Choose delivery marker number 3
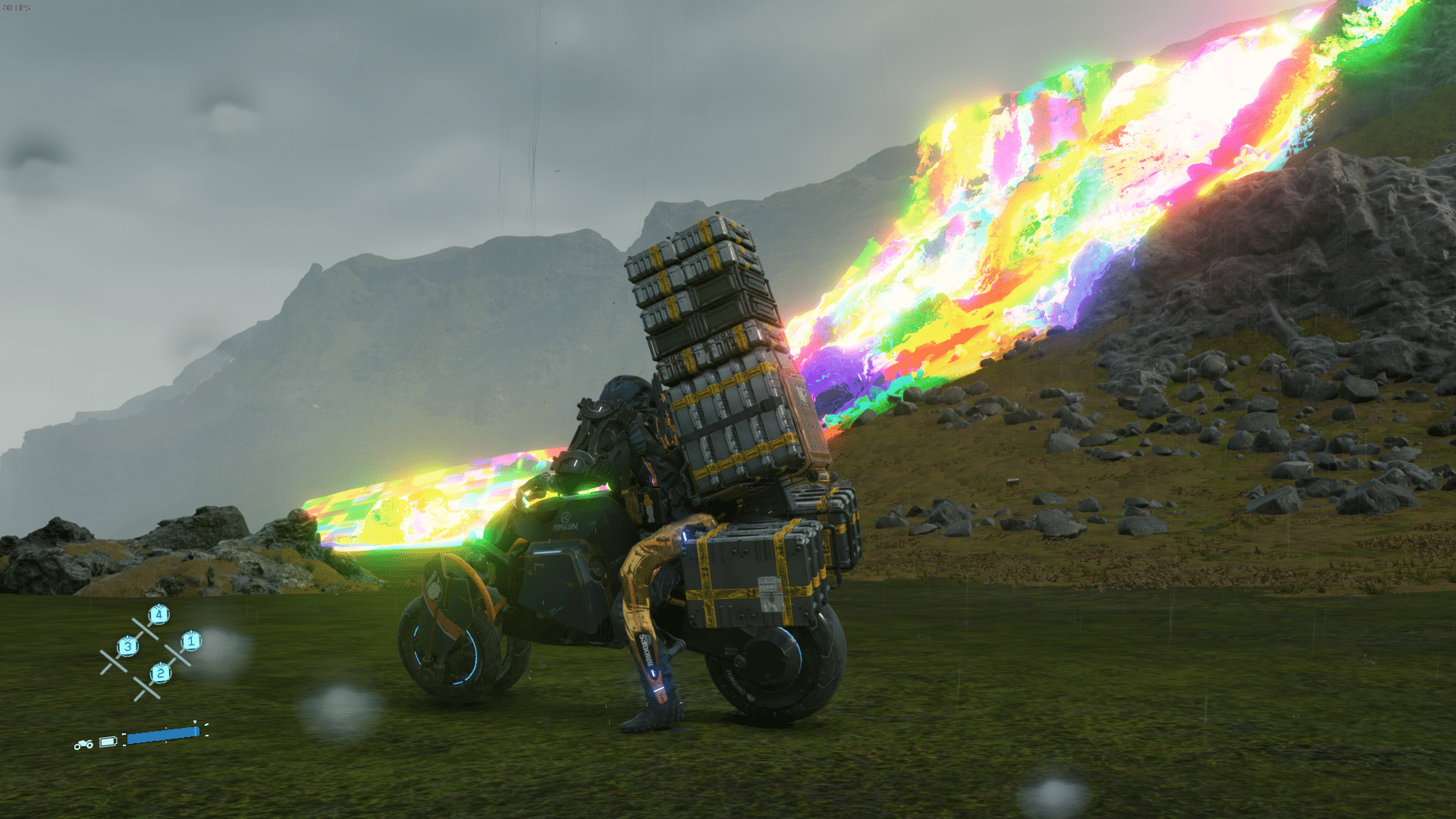1456x819 pixels. pos(127,647)
